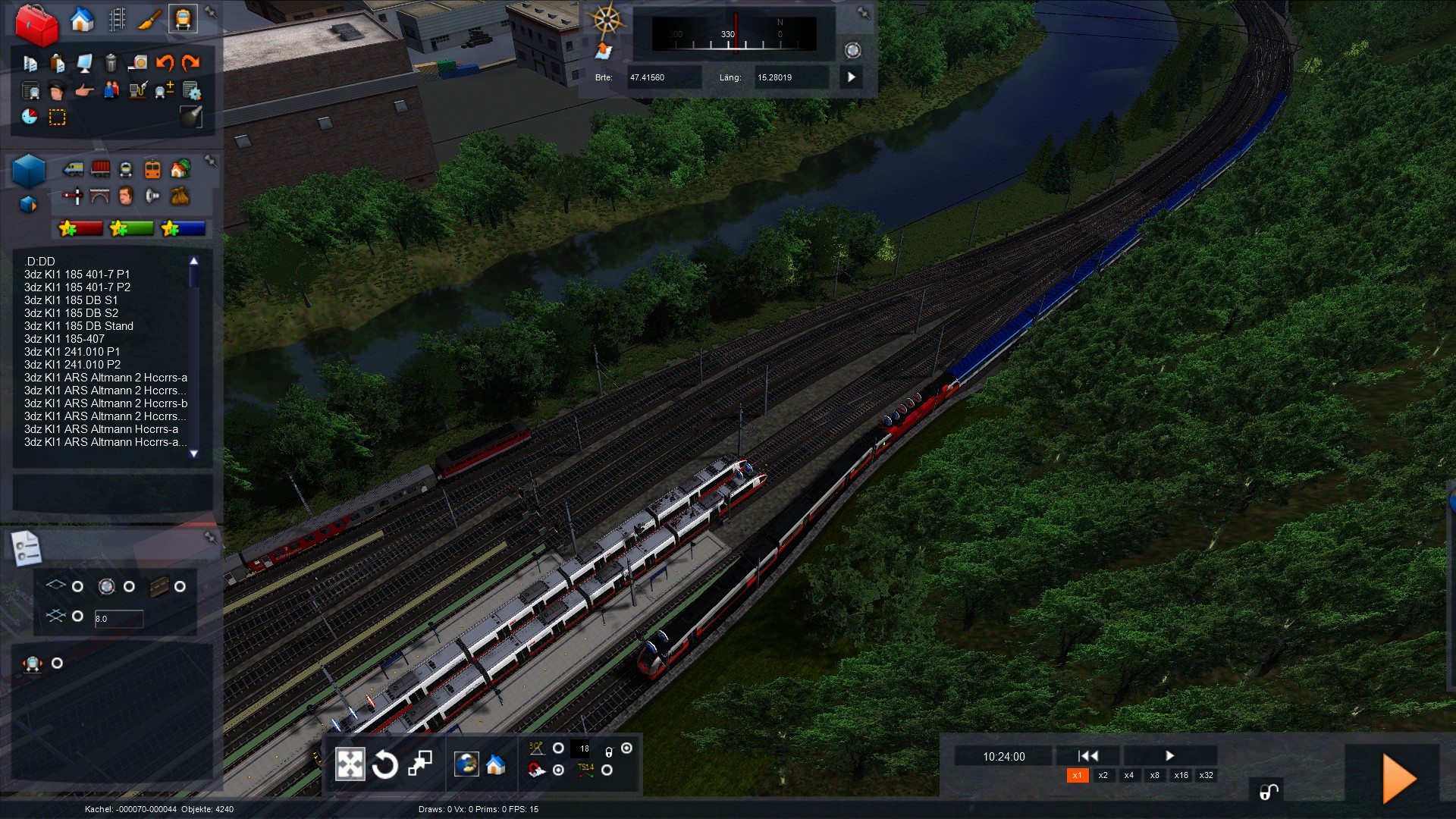Screen dimensions: 1456x819
Task: Select '3dz Kl1 241.010 P1' list entry
Action: [72, 352]
